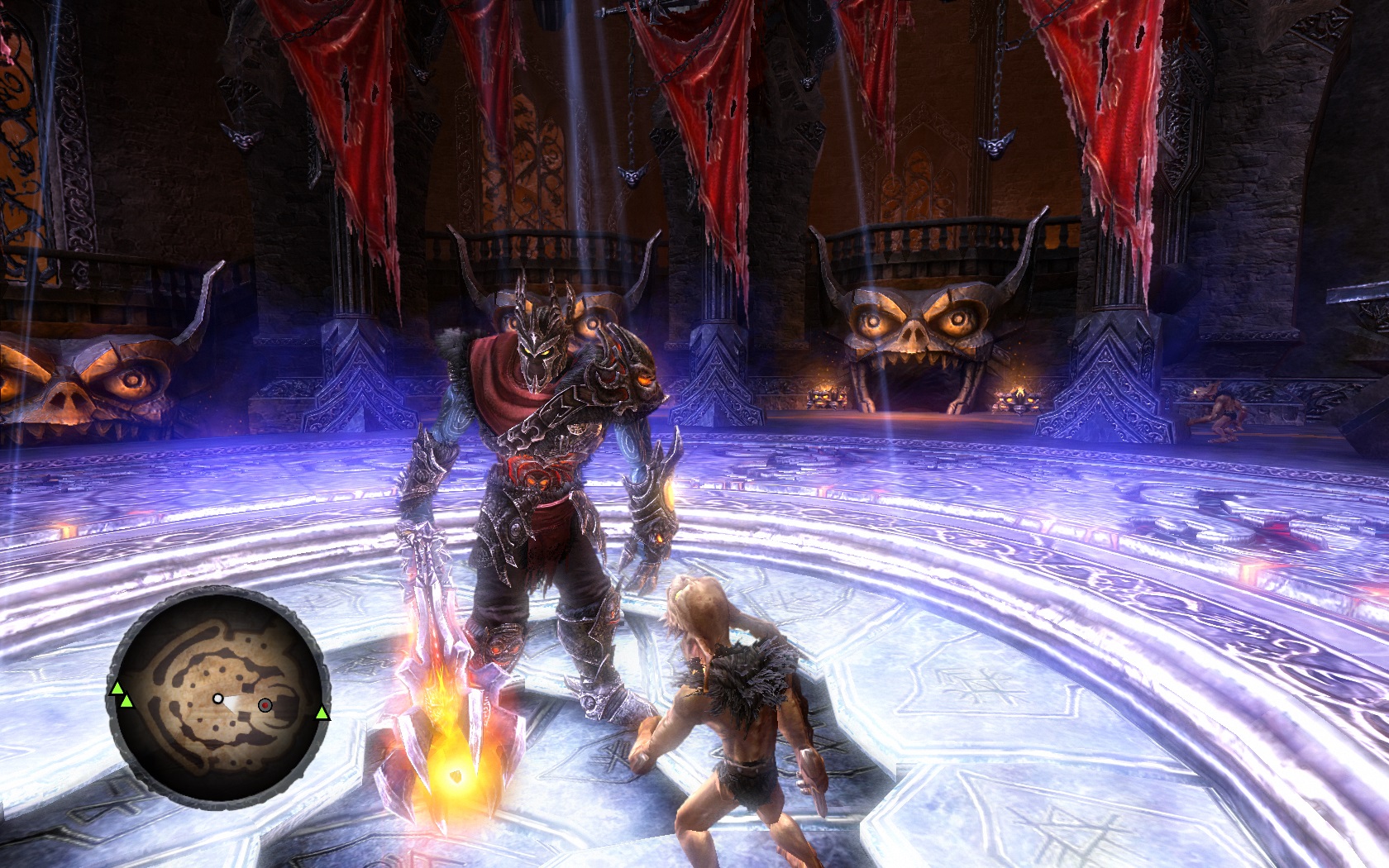Click the circular minimap
Viewport: 1389px width, 868px height.
click(x=219, y=699)
